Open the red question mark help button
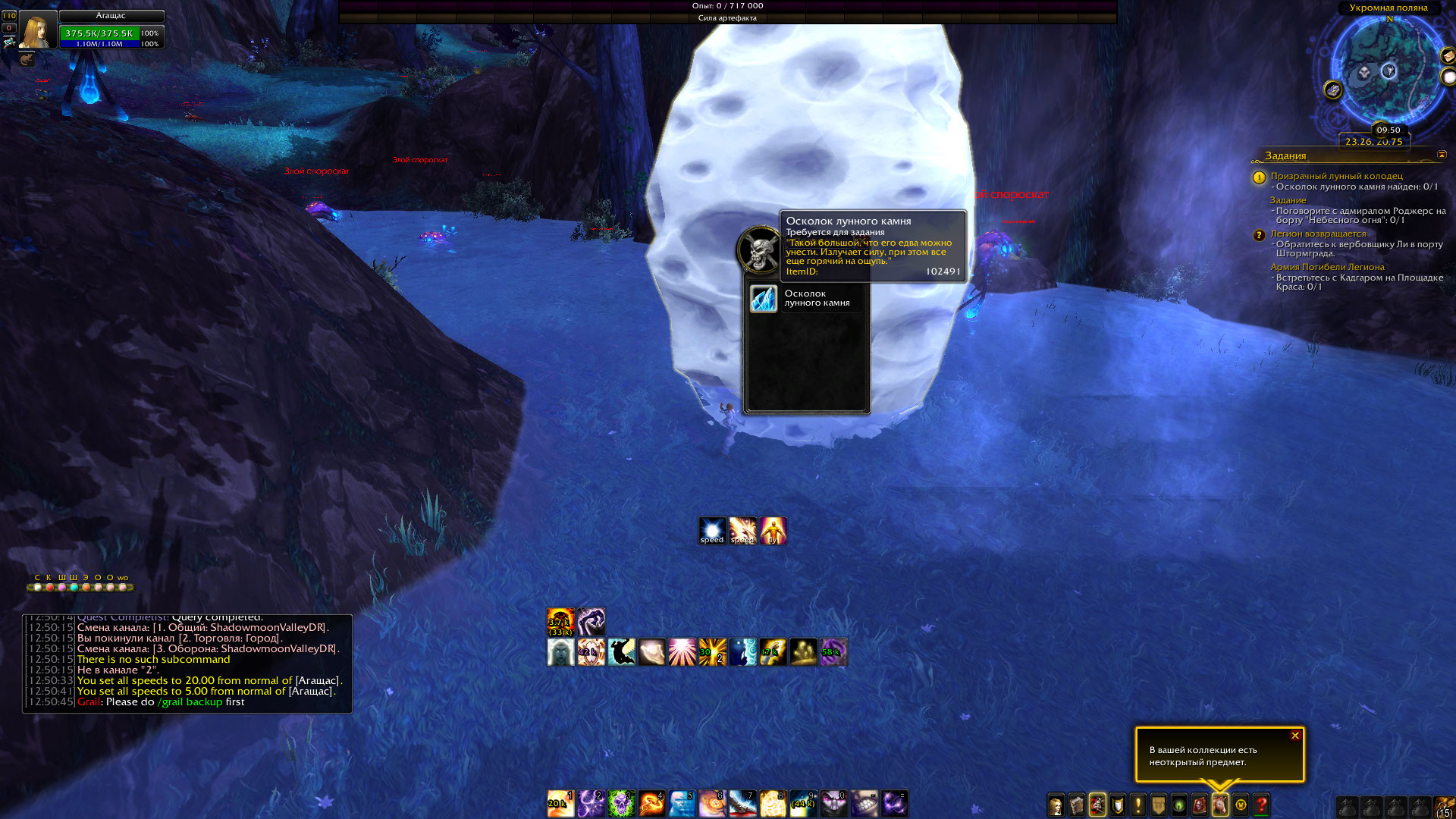Image resolution: width=1456 pixels, height=819 pixels. tap(1261, 805)
